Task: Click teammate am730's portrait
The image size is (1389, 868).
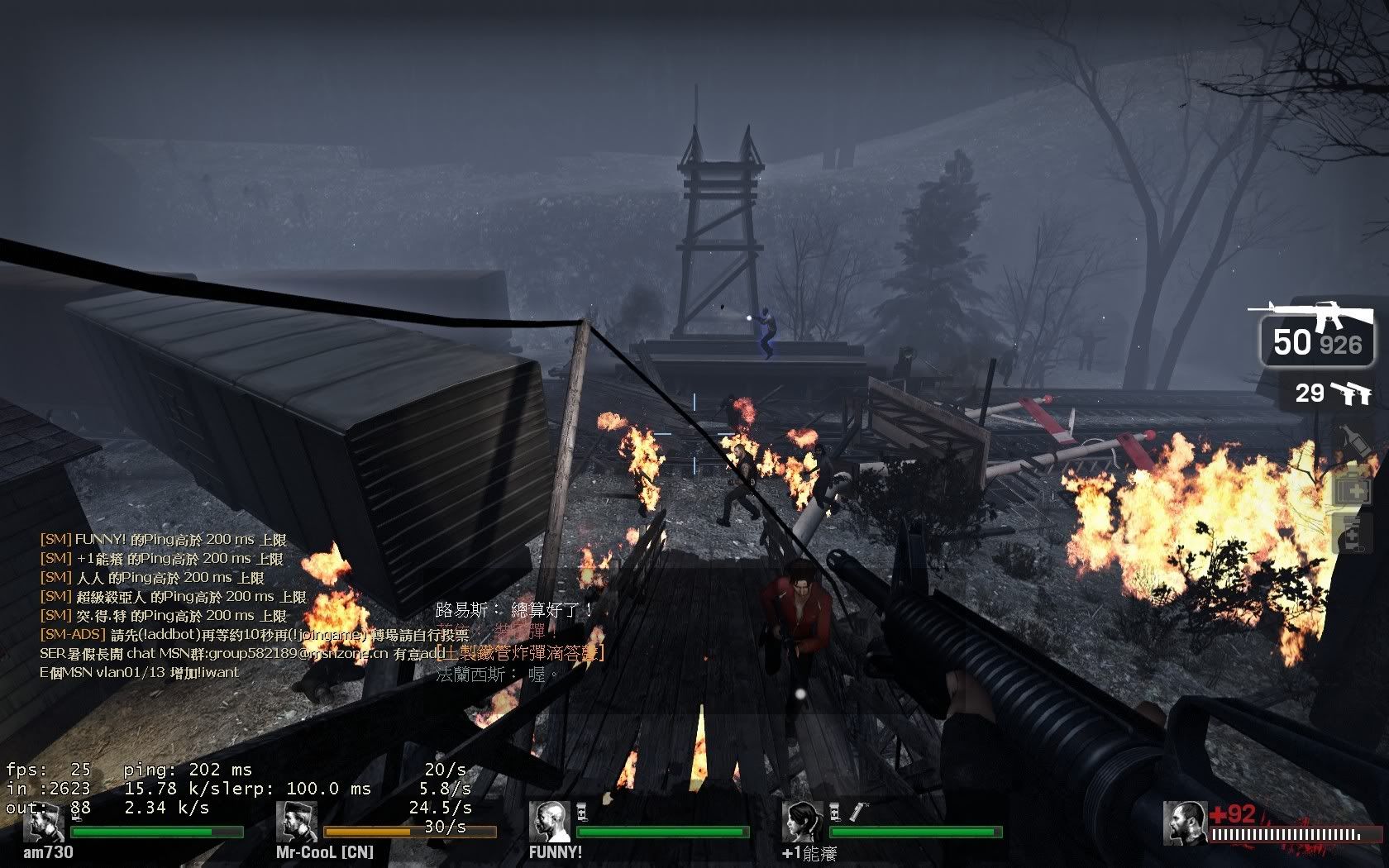Action: 43,822
